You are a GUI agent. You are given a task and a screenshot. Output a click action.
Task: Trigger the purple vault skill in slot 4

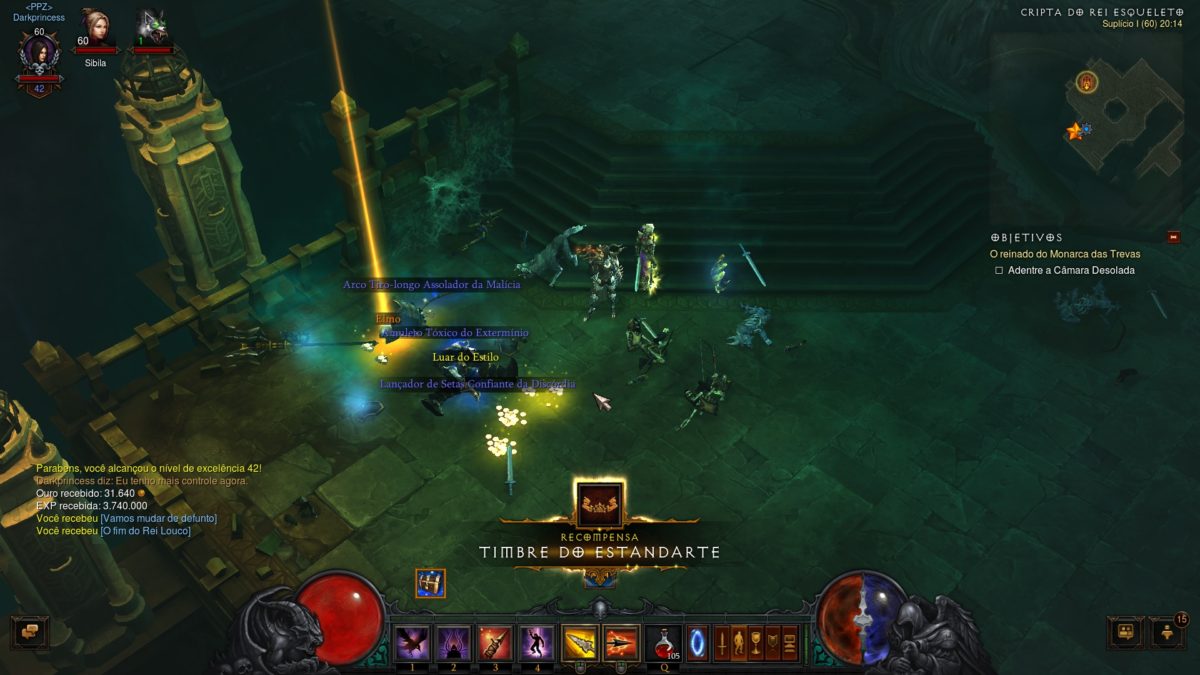click(x=536, y=642)
